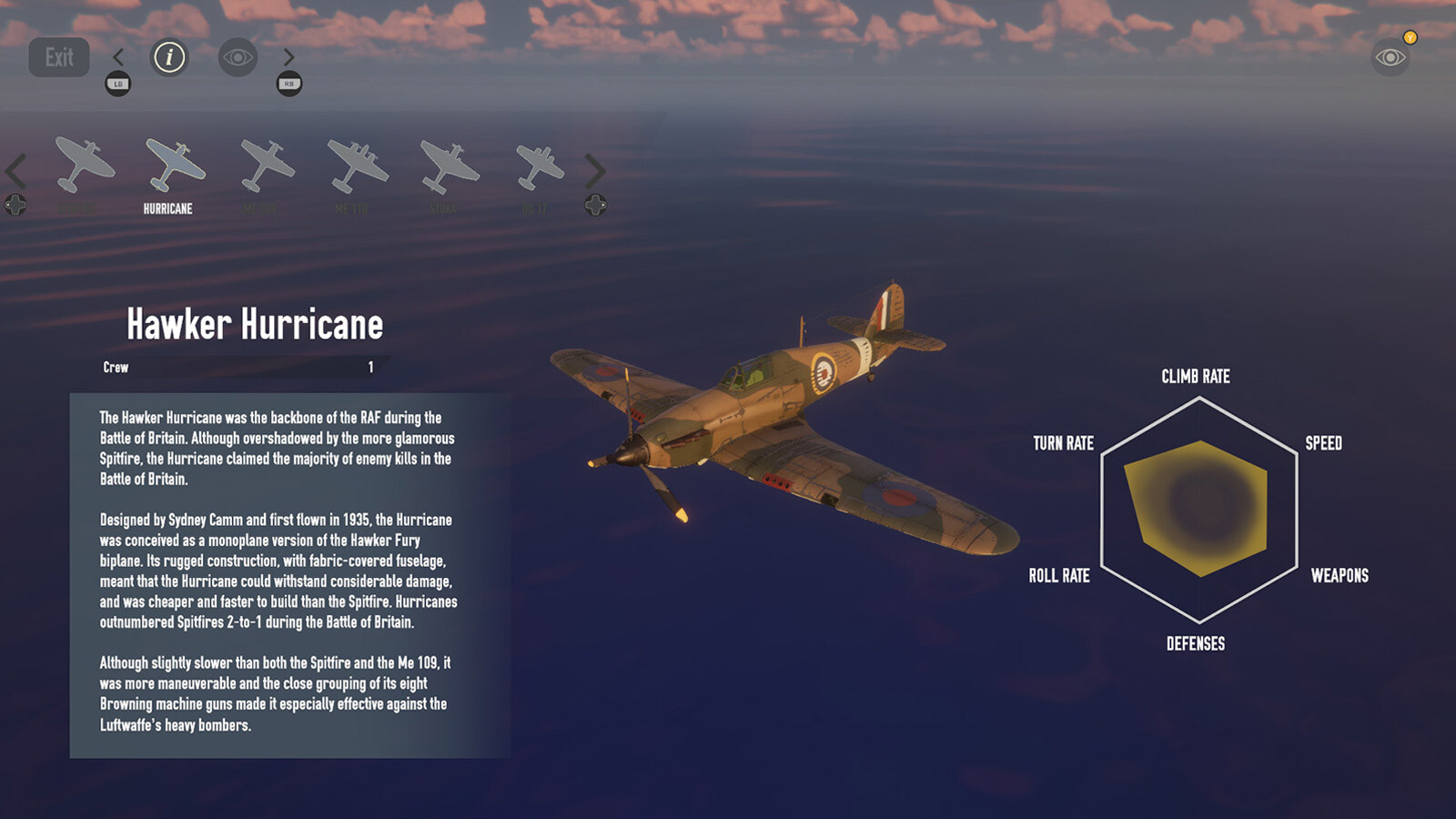Exit the aircraft viewer
This screenshot has width=1456, height=819.
coord(59,57)
